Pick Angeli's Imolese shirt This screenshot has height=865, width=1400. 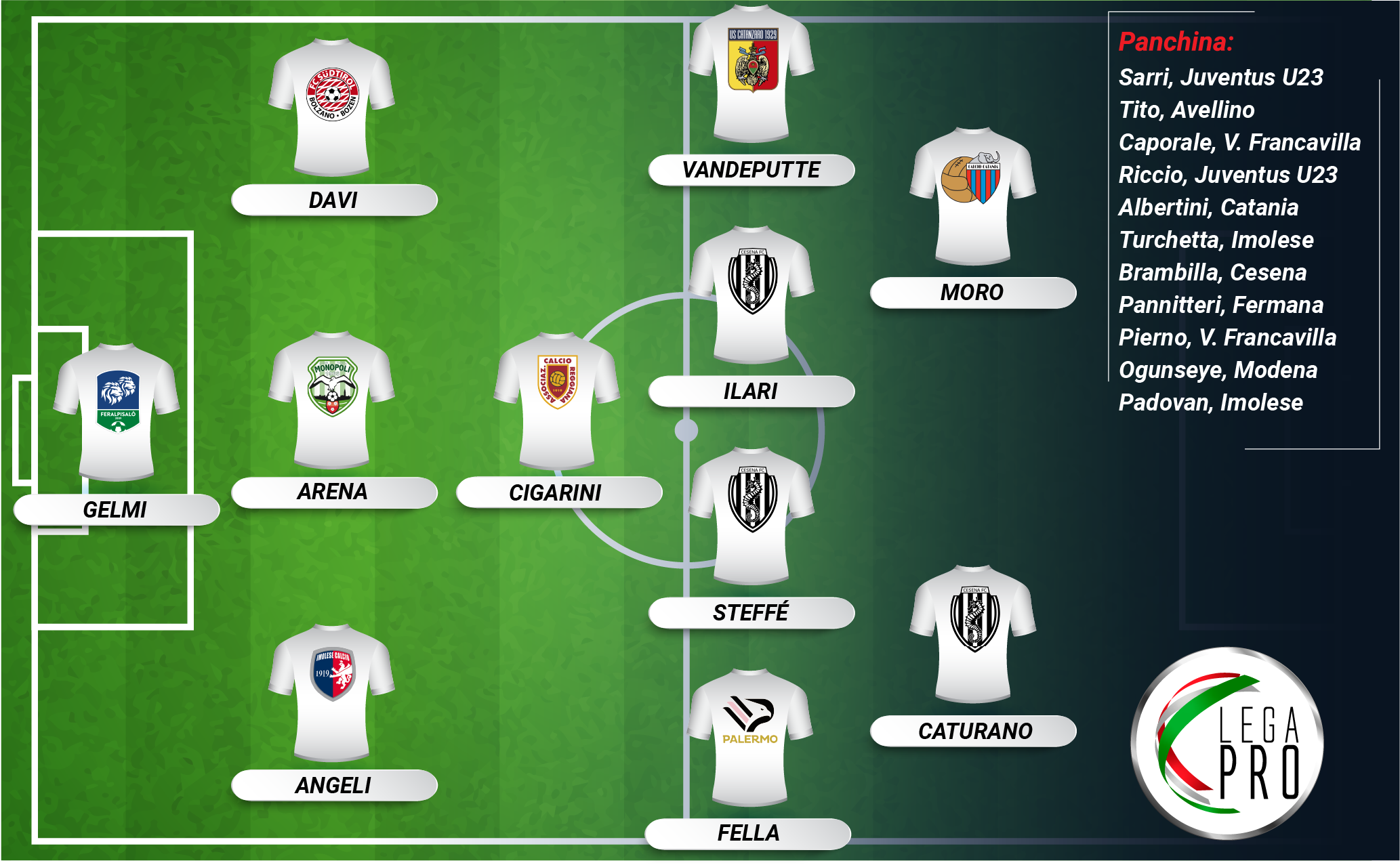pos(331,692)
